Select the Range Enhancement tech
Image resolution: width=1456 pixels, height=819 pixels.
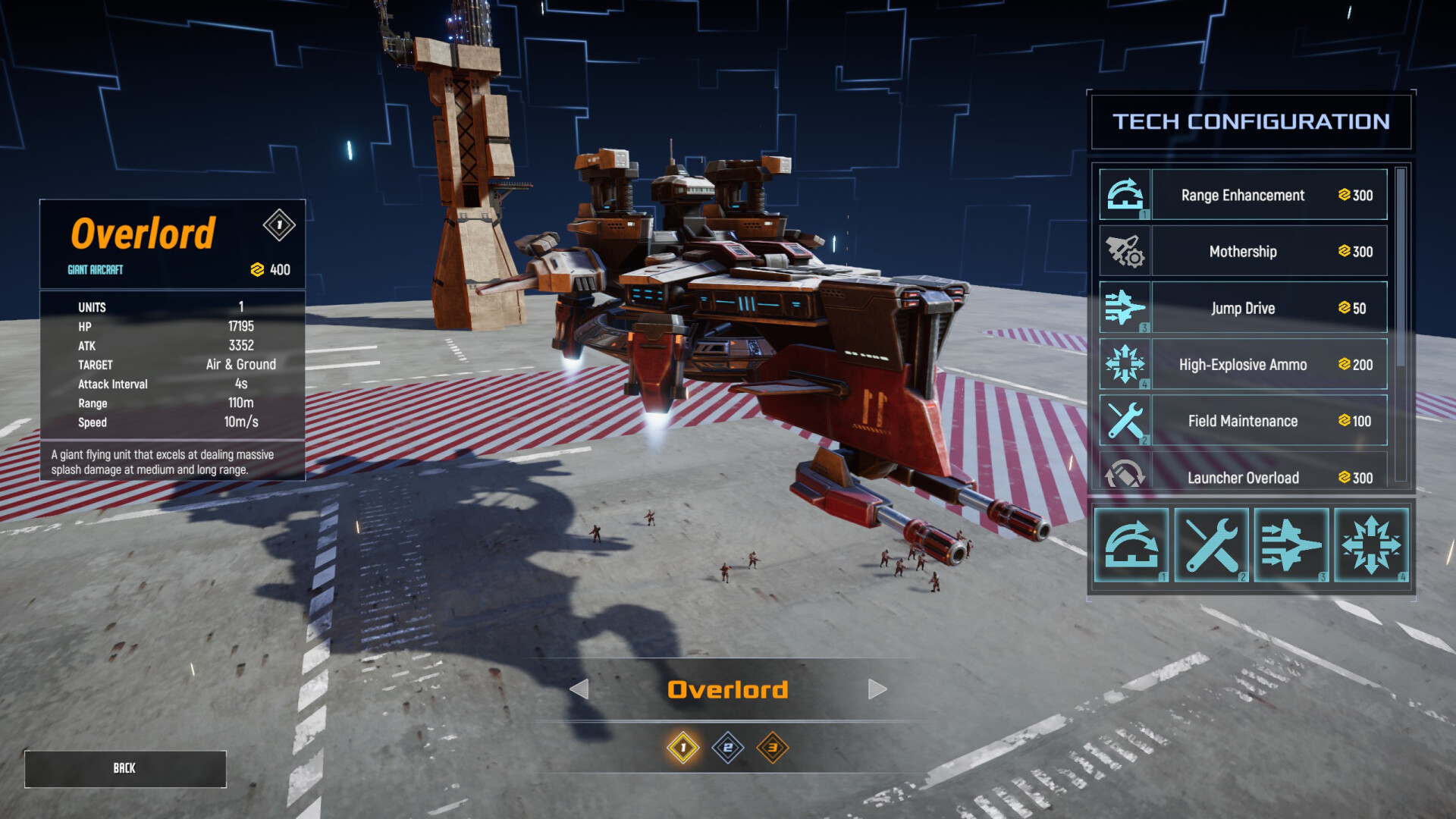coord(1243,195)
